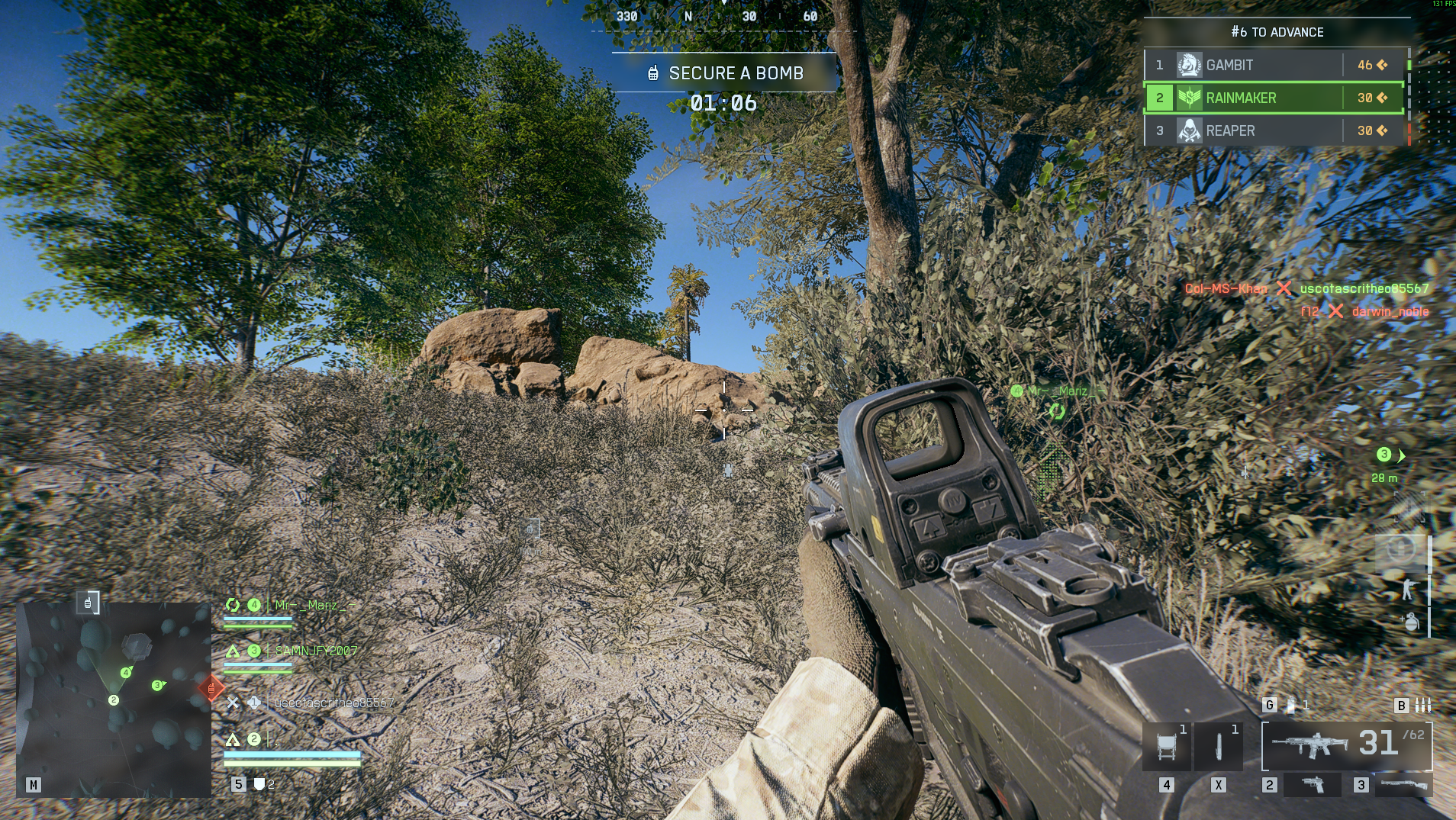
Task: Click the REAPER team scoreboard row
Action: point(1274,131)
